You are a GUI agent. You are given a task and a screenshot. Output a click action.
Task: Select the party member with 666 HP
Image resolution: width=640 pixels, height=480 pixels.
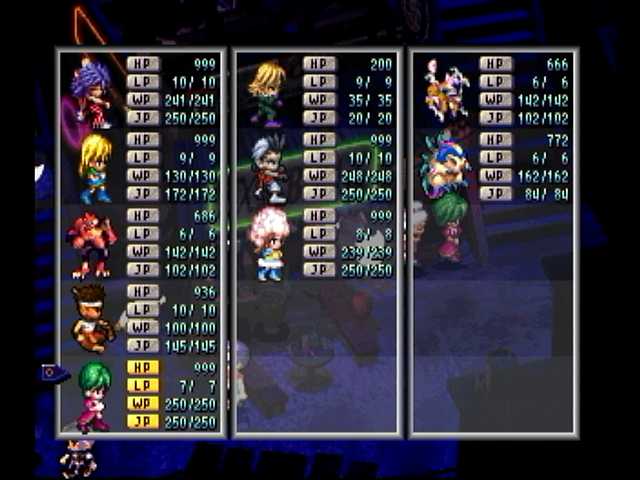(x=447, y=92)
